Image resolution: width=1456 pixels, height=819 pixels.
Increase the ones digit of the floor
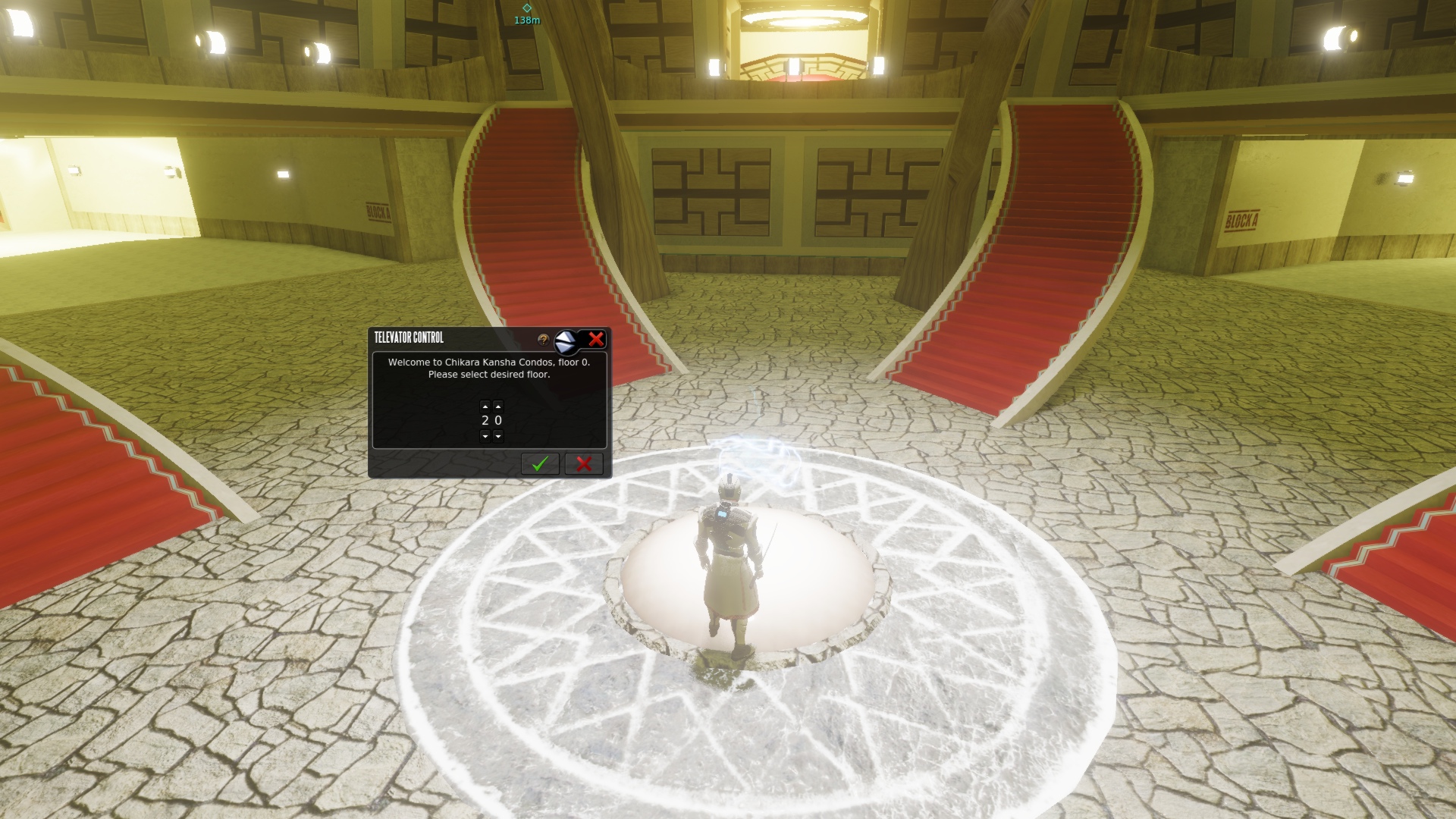pos(498,406)
